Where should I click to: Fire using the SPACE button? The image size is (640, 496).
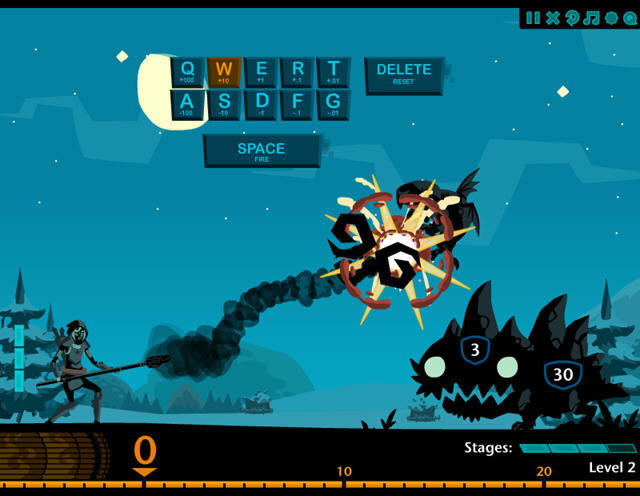point(261,150)
